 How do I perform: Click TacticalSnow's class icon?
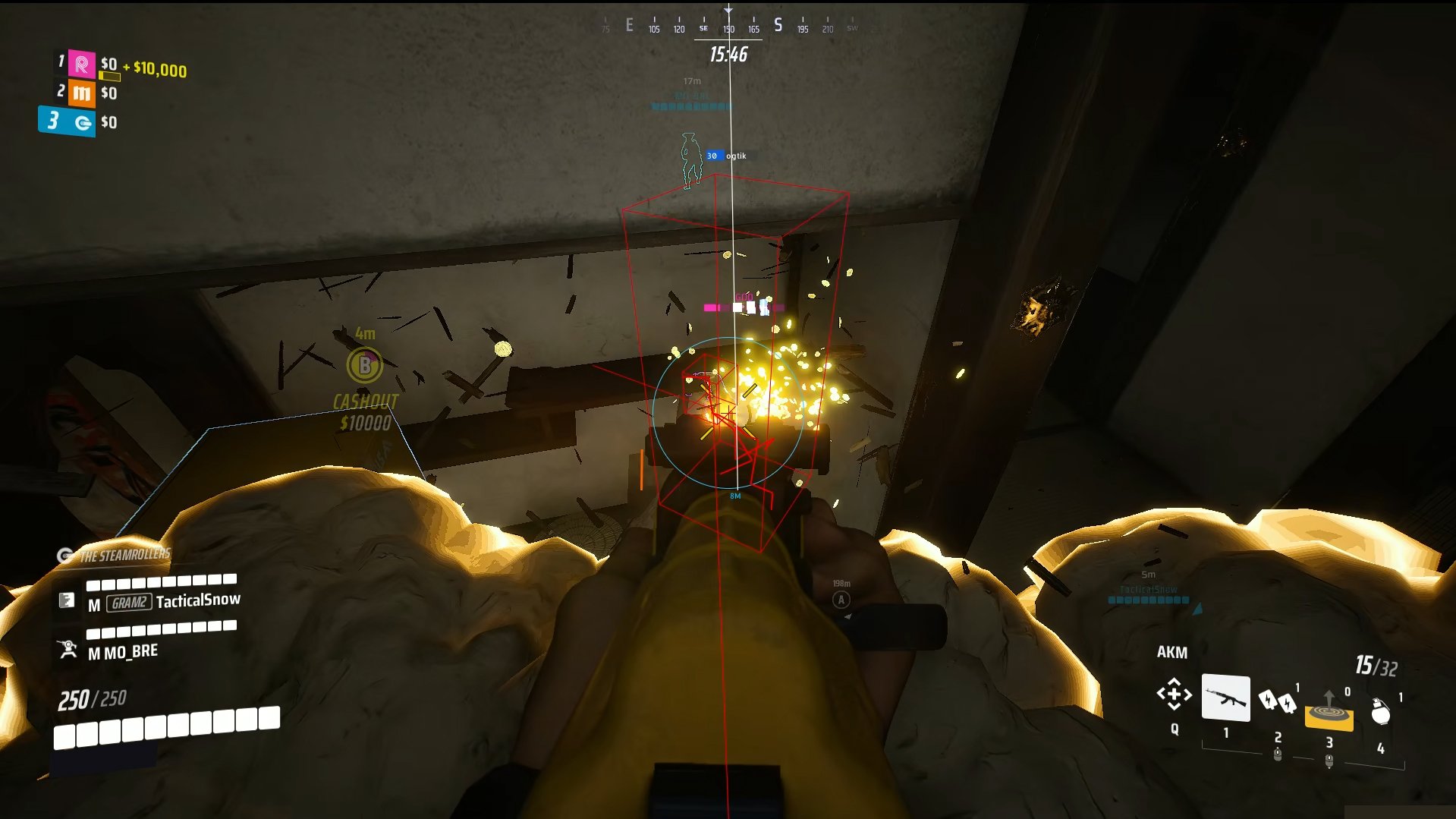(68, 599)
